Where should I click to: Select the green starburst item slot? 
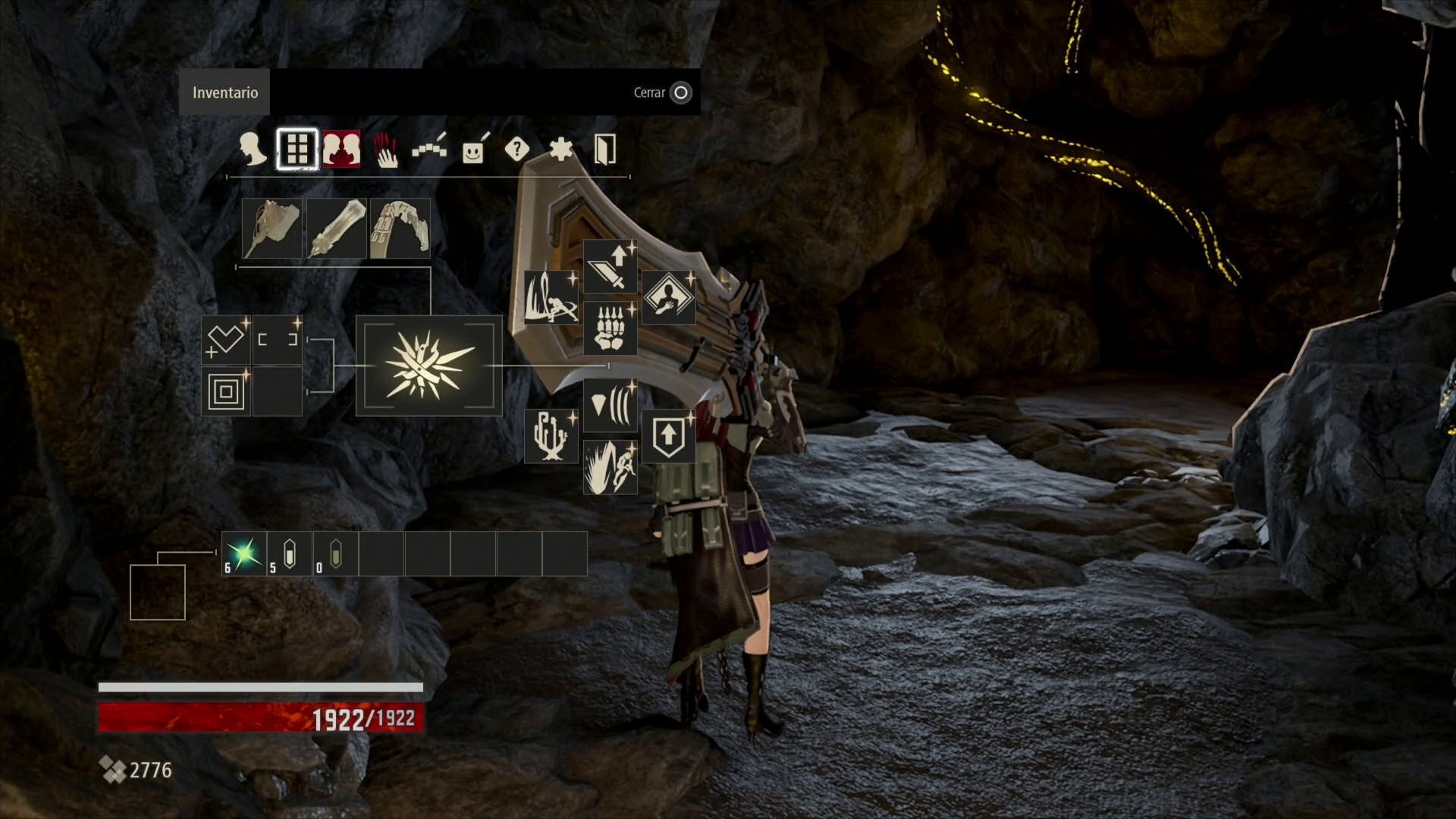244,554
